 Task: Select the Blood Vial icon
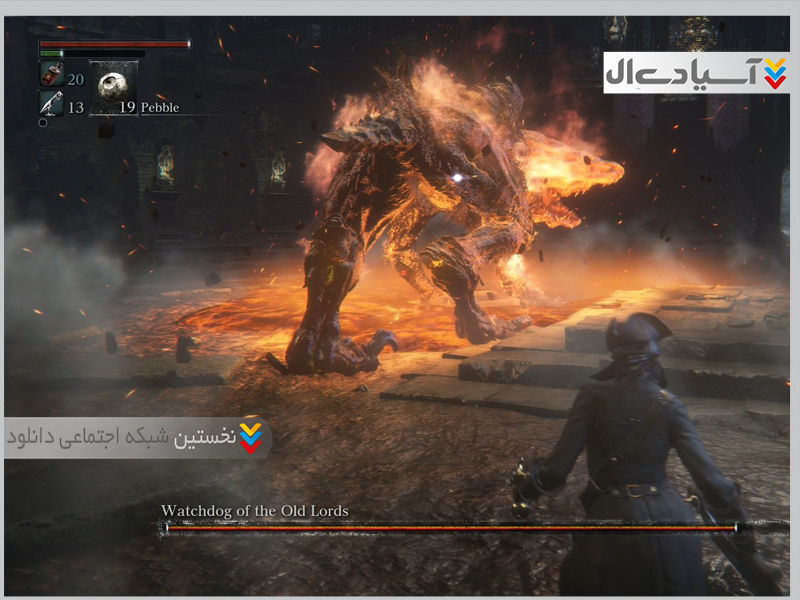point(51,74)
